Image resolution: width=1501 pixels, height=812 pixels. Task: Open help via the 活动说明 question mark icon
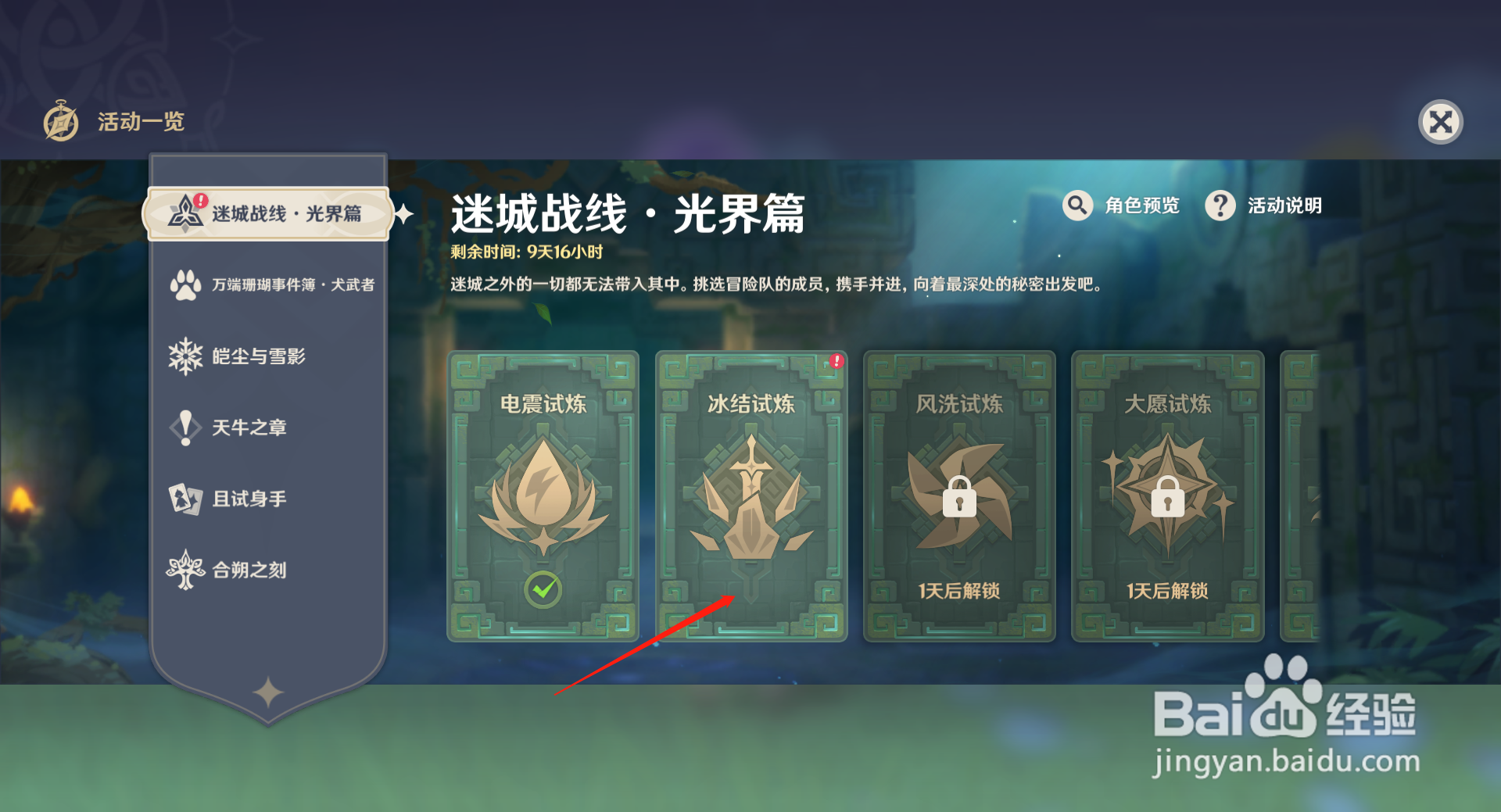[1220, 206]
